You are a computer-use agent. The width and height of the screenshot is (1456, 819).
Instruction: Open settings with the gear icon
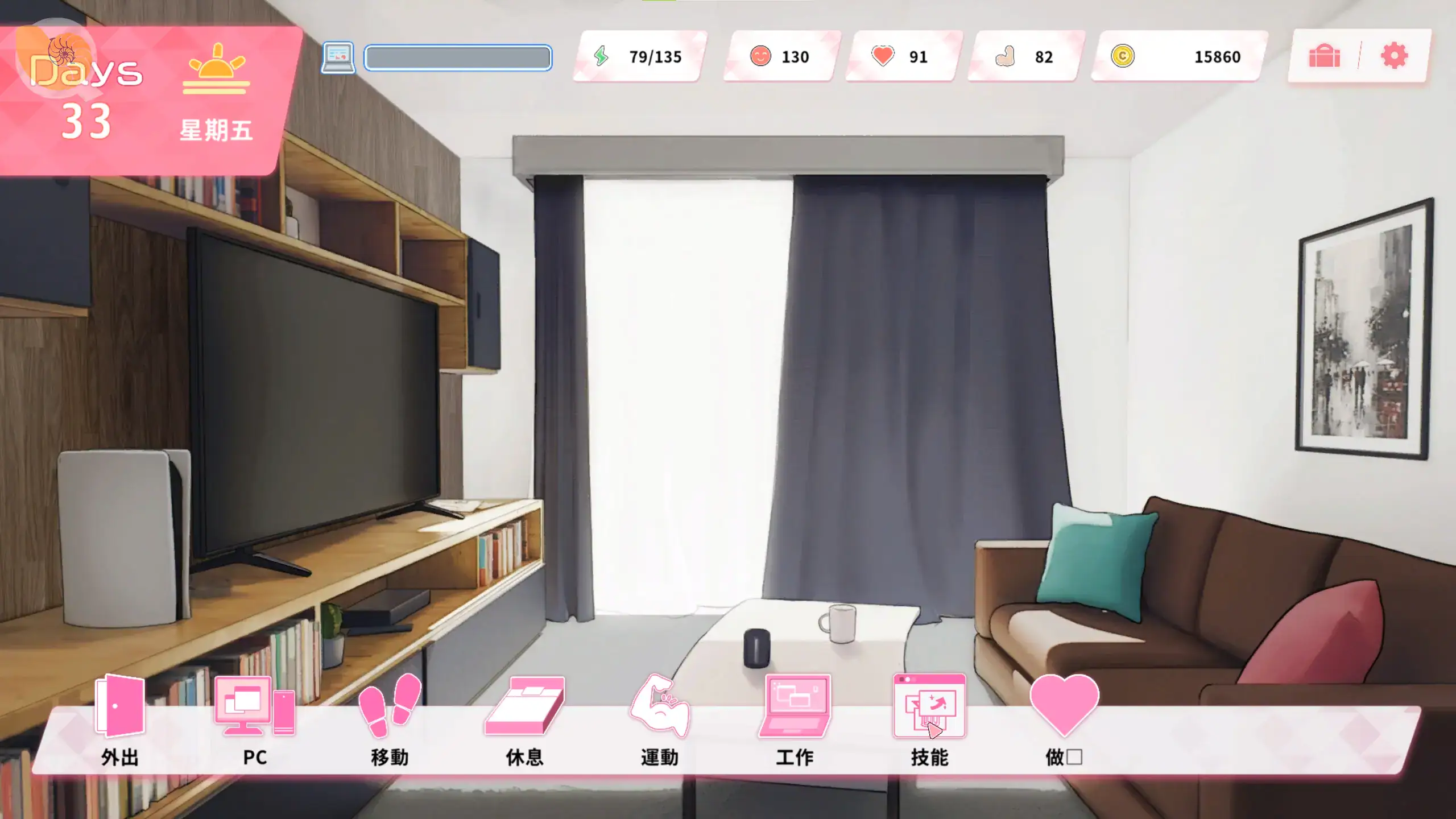(1394, 56)
